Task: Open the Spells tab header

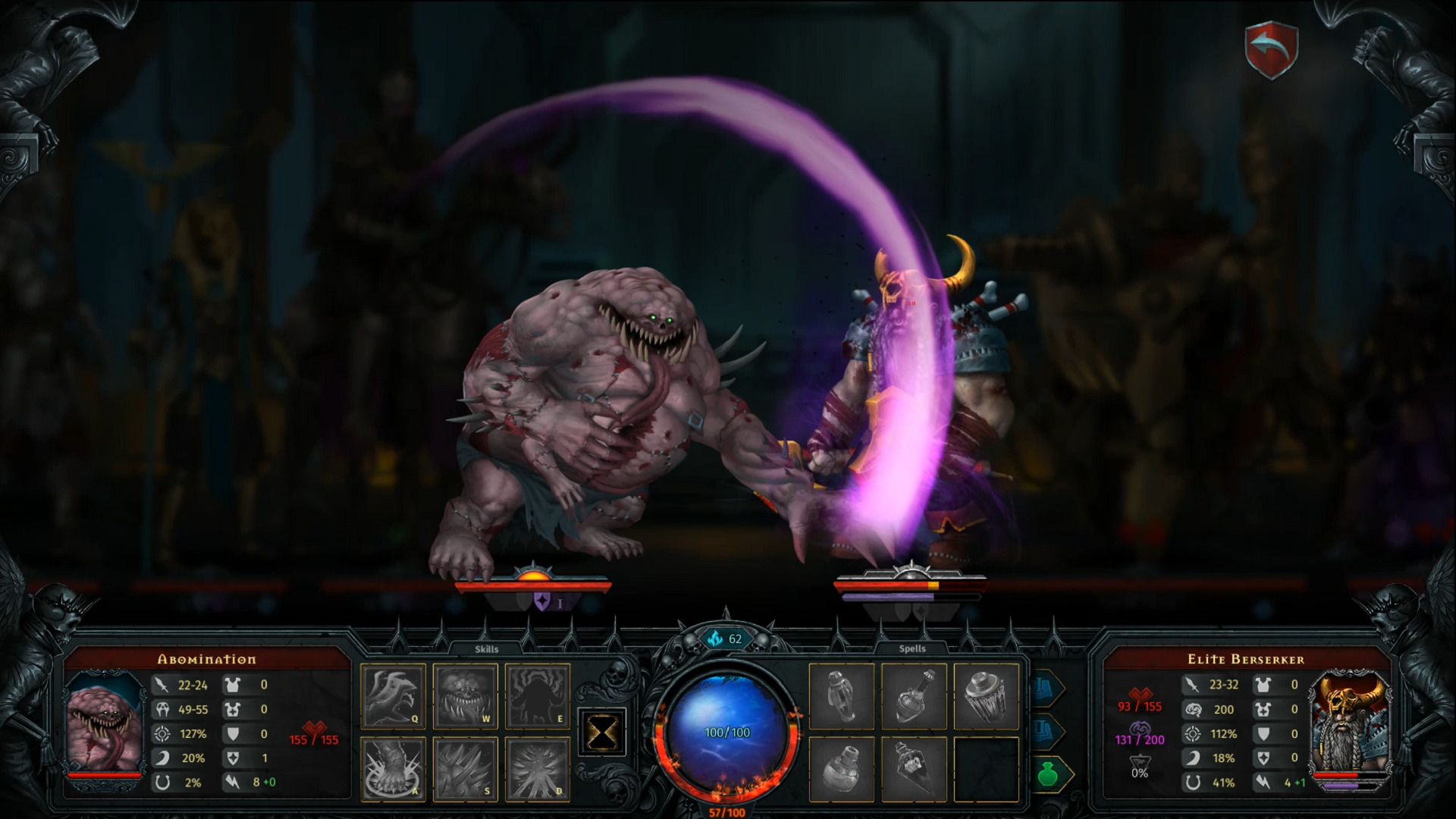Action: pyautogui.click(x=914, y=648)
